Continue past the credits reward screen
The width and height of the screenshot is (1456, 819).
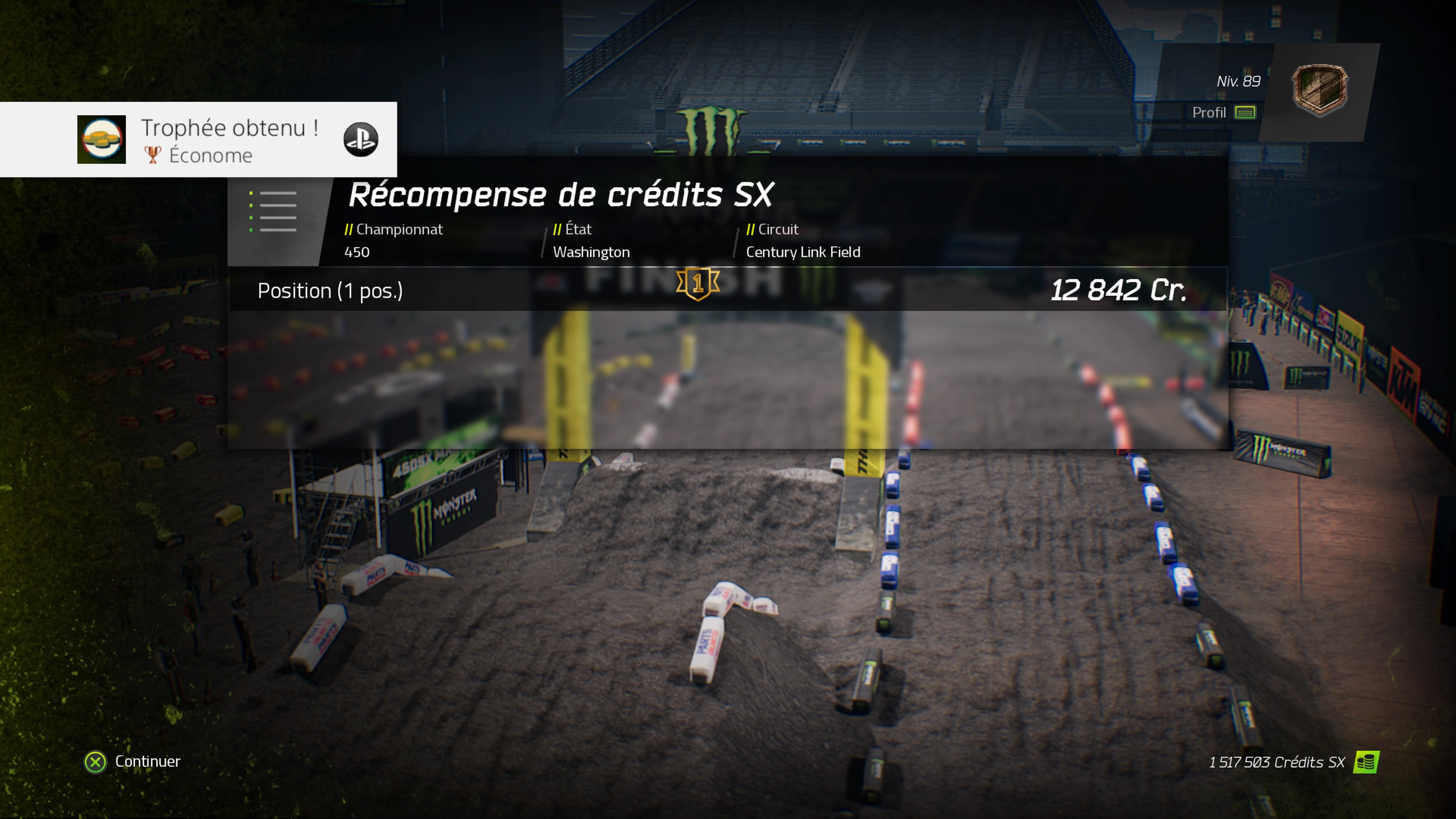pos(132,761)
